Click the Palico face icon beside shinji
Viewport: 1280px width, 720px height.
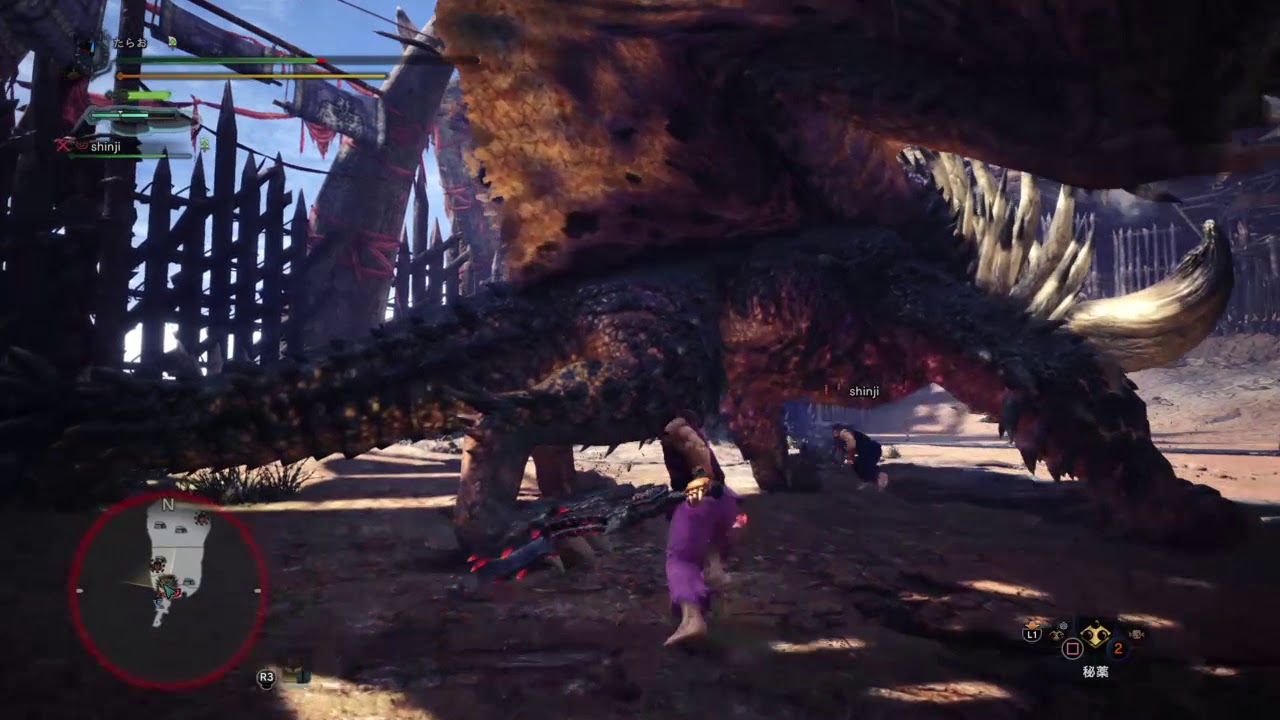[x=80, y=145]
